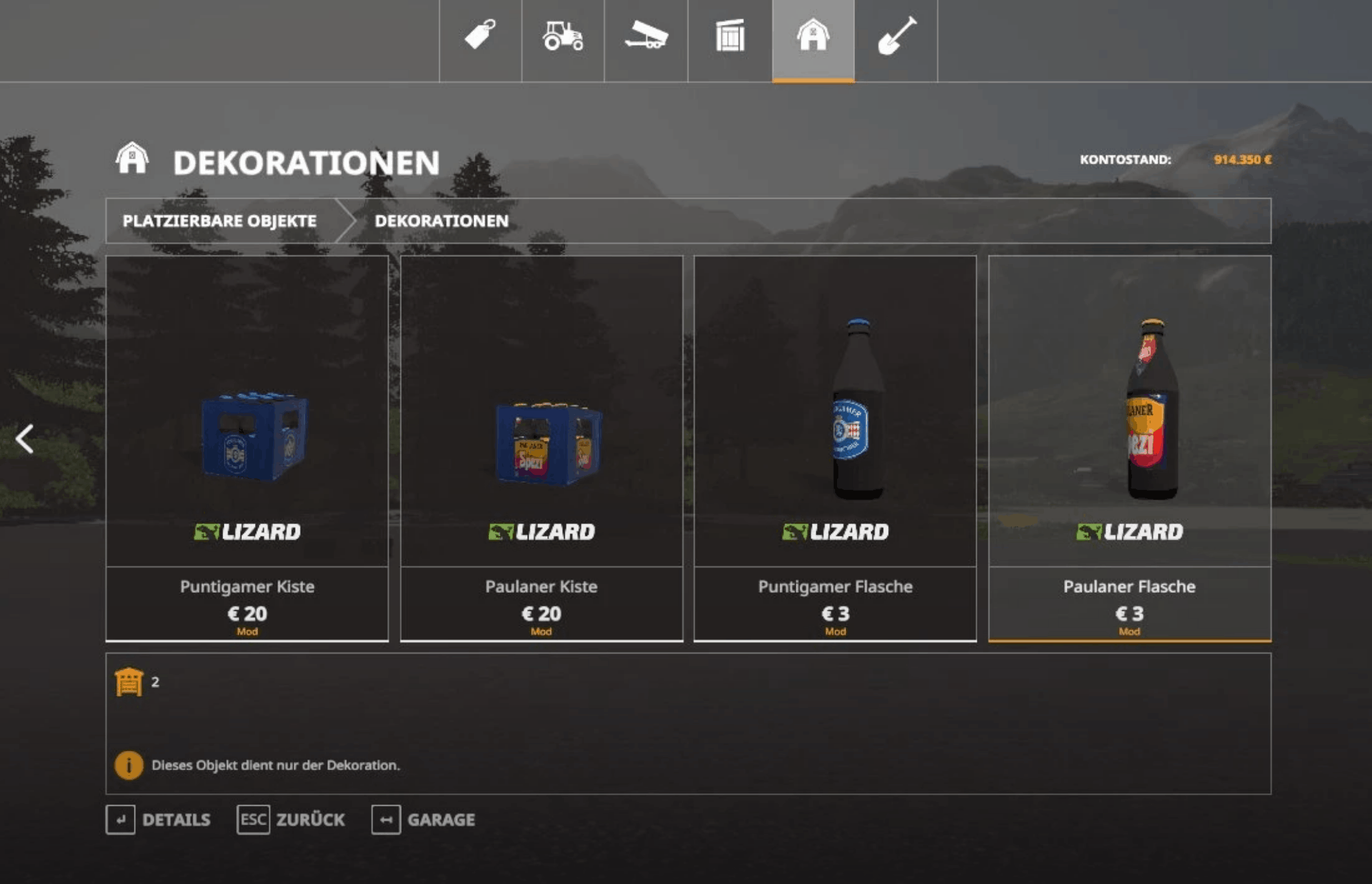Go back to Platzierbare Objekte breadcrumb
Image resolution: width=1372 pixels, height=884 pixels.
pos(219,221)
